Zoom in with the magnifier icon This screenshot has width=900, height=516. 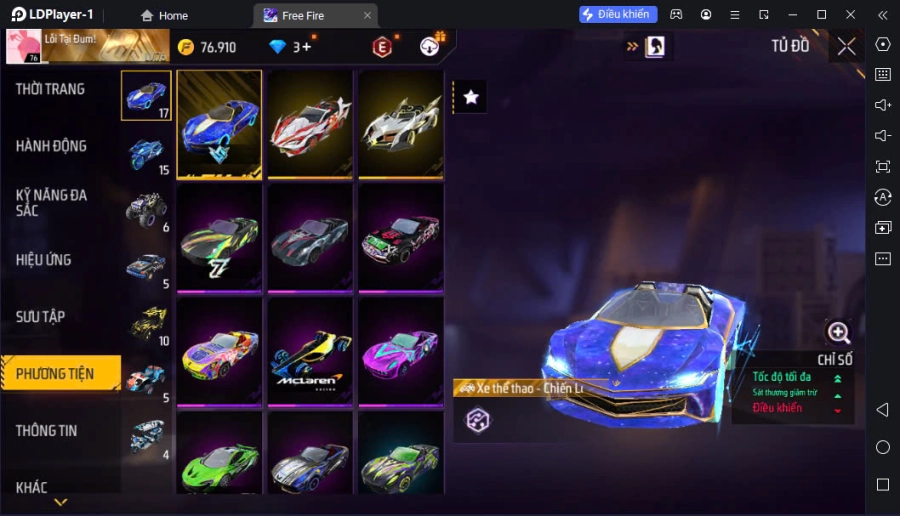point(838,333)
